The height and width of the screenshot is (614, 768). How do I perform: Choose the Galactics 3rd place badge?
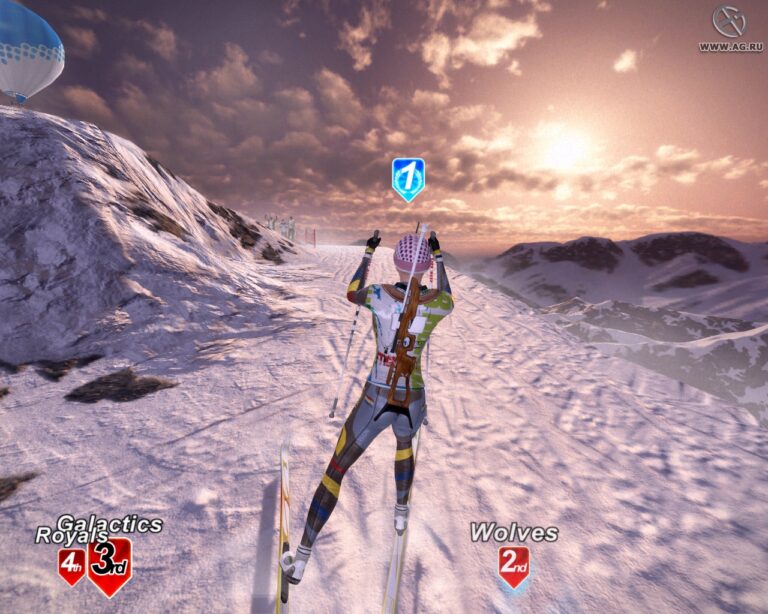109,565
